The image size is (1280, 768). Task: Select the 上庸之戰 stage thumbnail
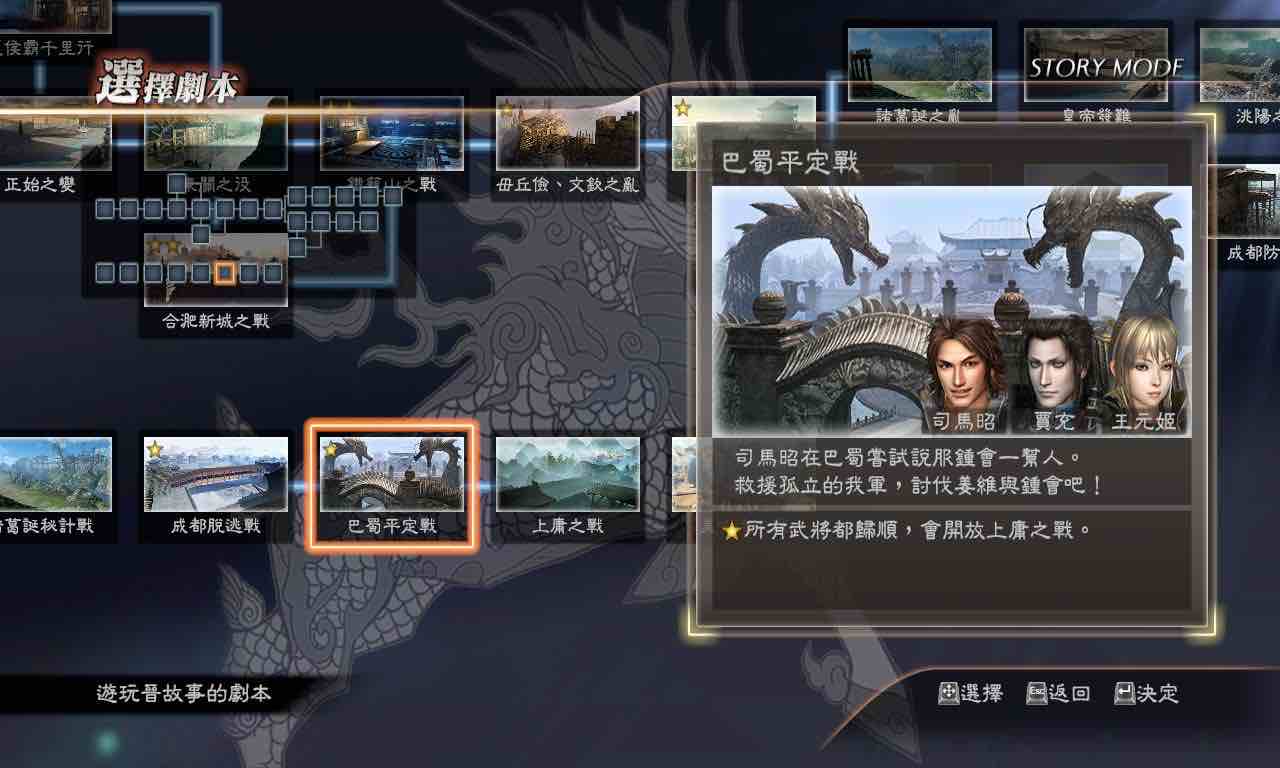click(568, 474)
